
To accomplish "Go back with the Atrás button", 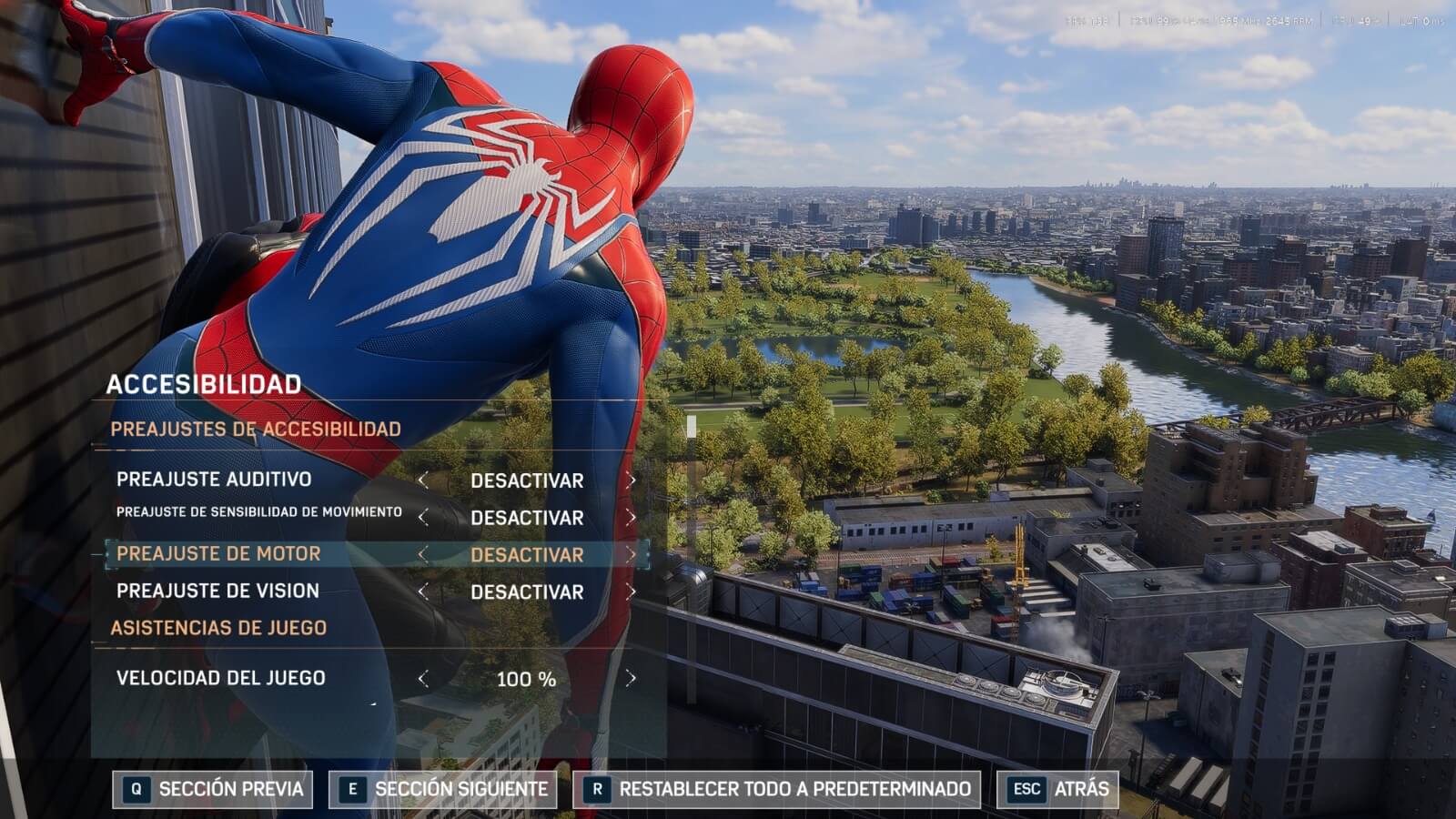I will 1059,789.
